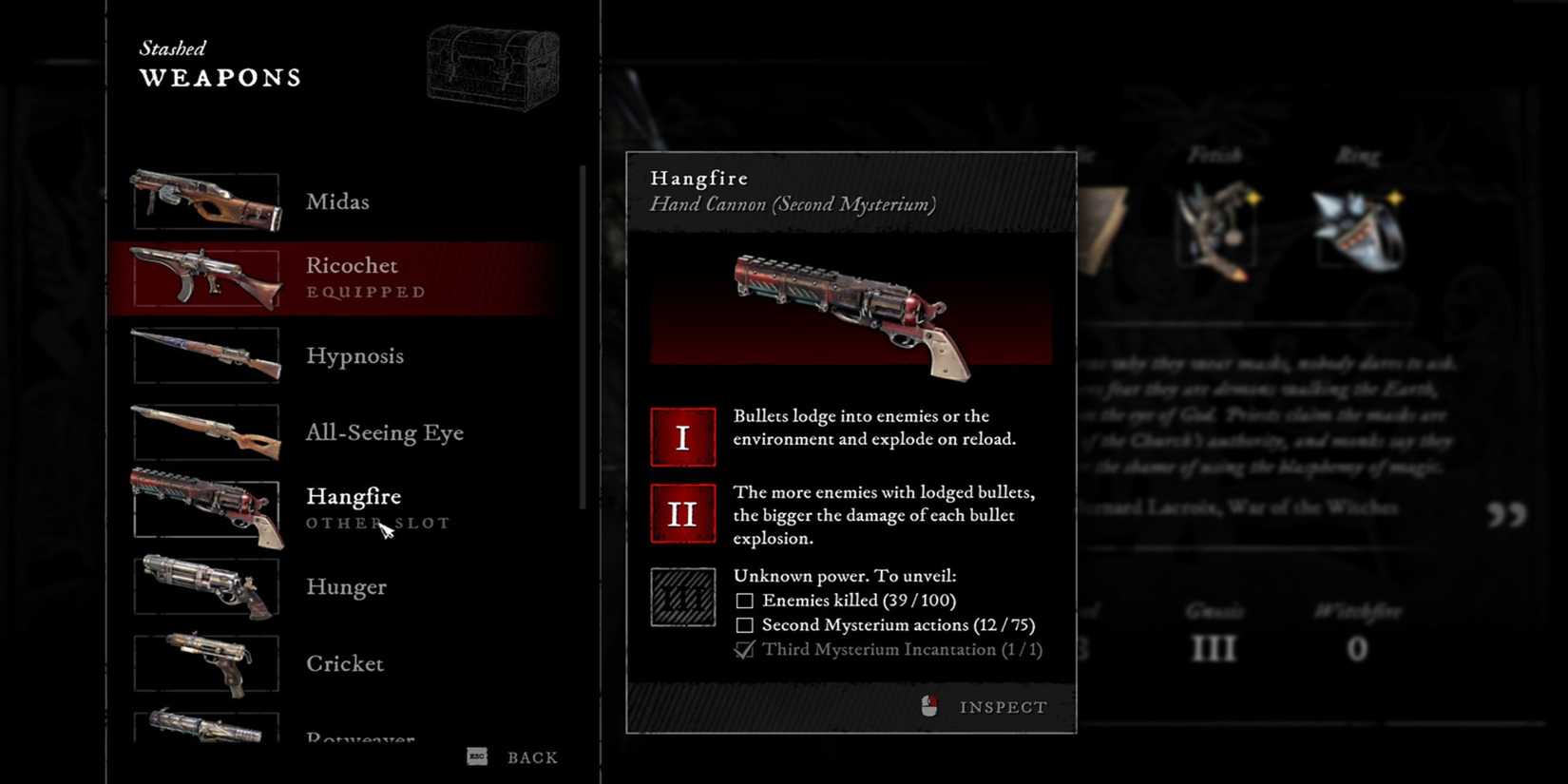Click the Back button
The width and height of the screenshot is (1568, 784).
[x=531, y=757]
